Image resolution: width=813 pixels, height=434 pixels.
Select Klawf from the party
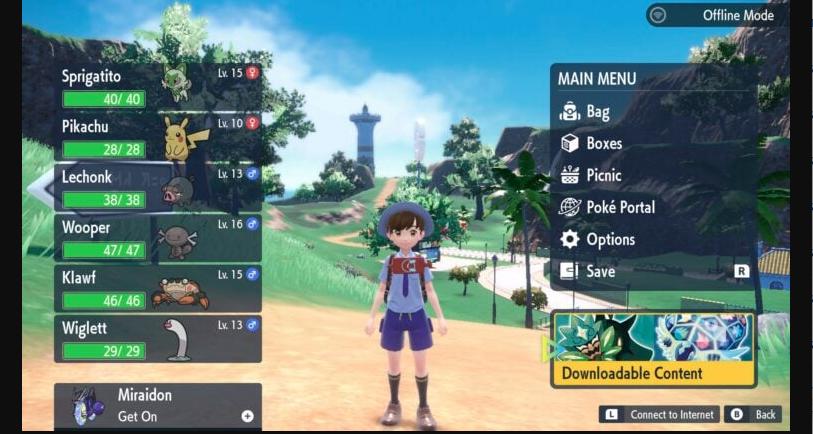pos(158,288)
